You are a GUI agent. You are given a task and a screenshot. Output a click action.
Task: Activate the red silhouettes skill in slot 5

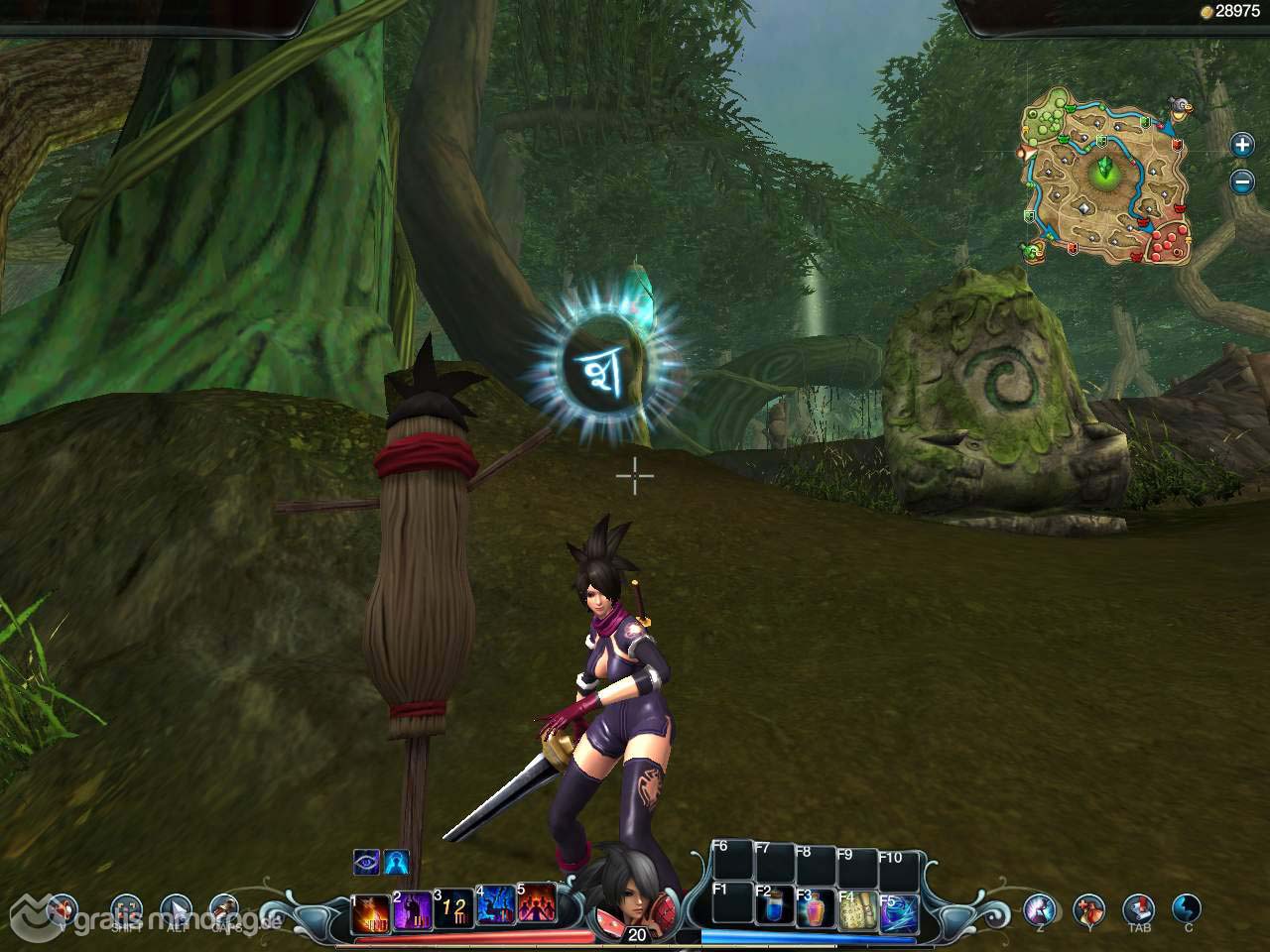point(537,902)
